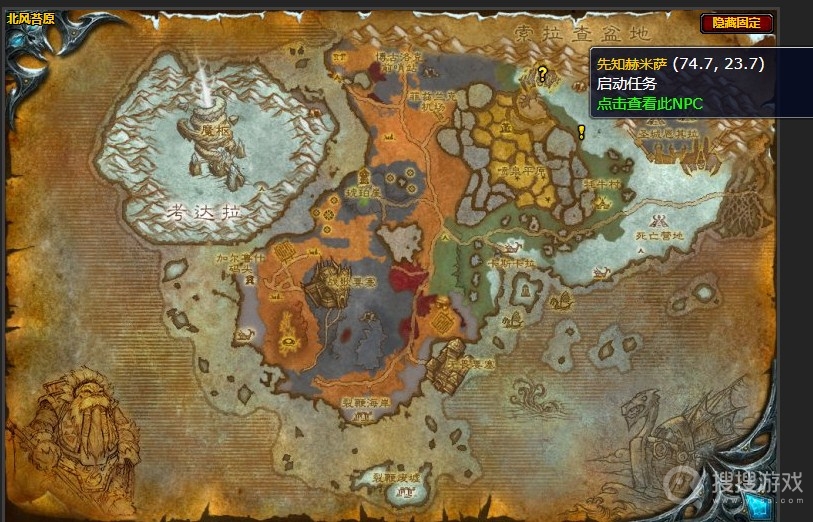Select the yellow question mark quest marker

(542, 73)
